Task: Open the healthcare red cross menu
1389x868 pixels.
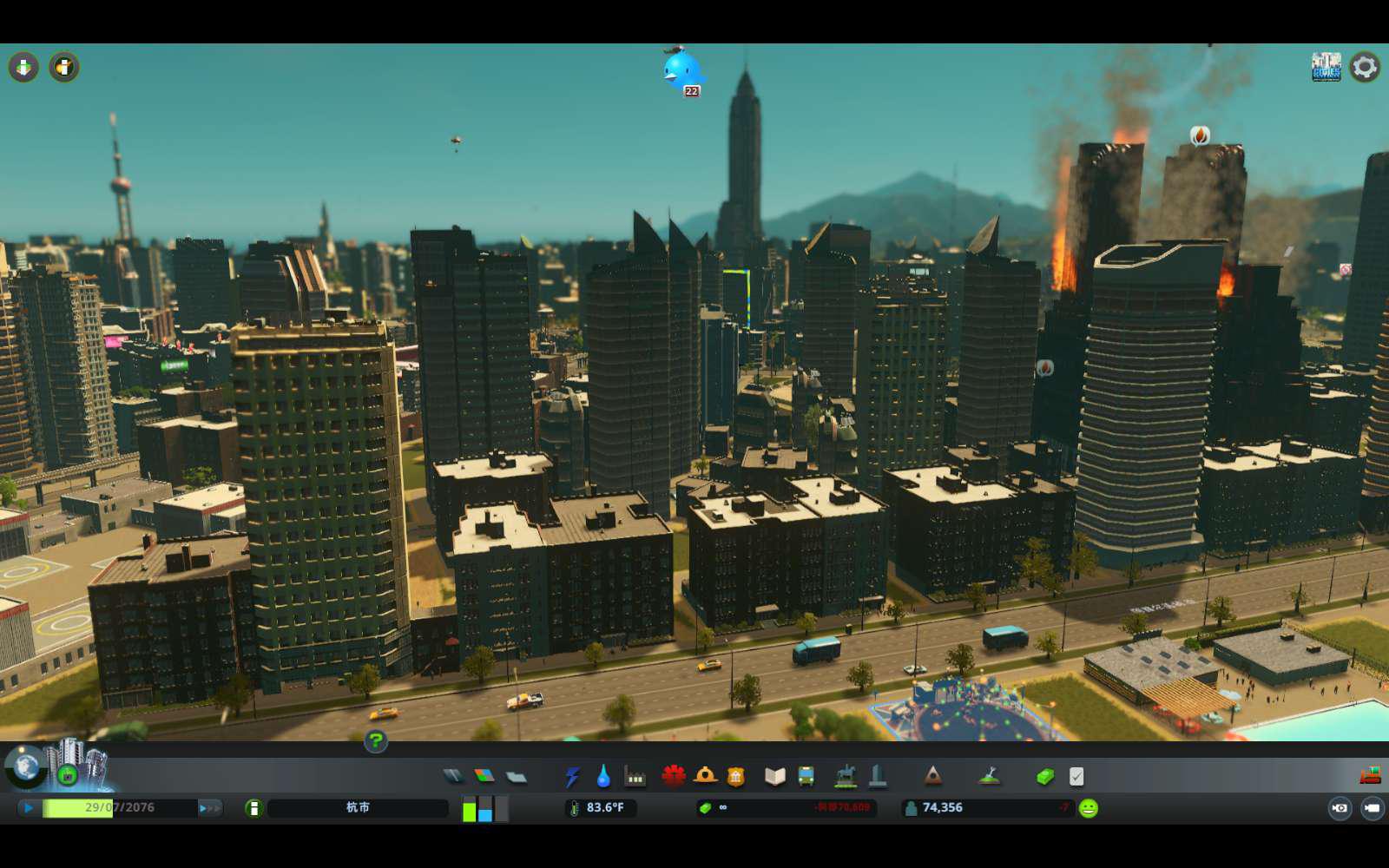Action: [673, 776]
